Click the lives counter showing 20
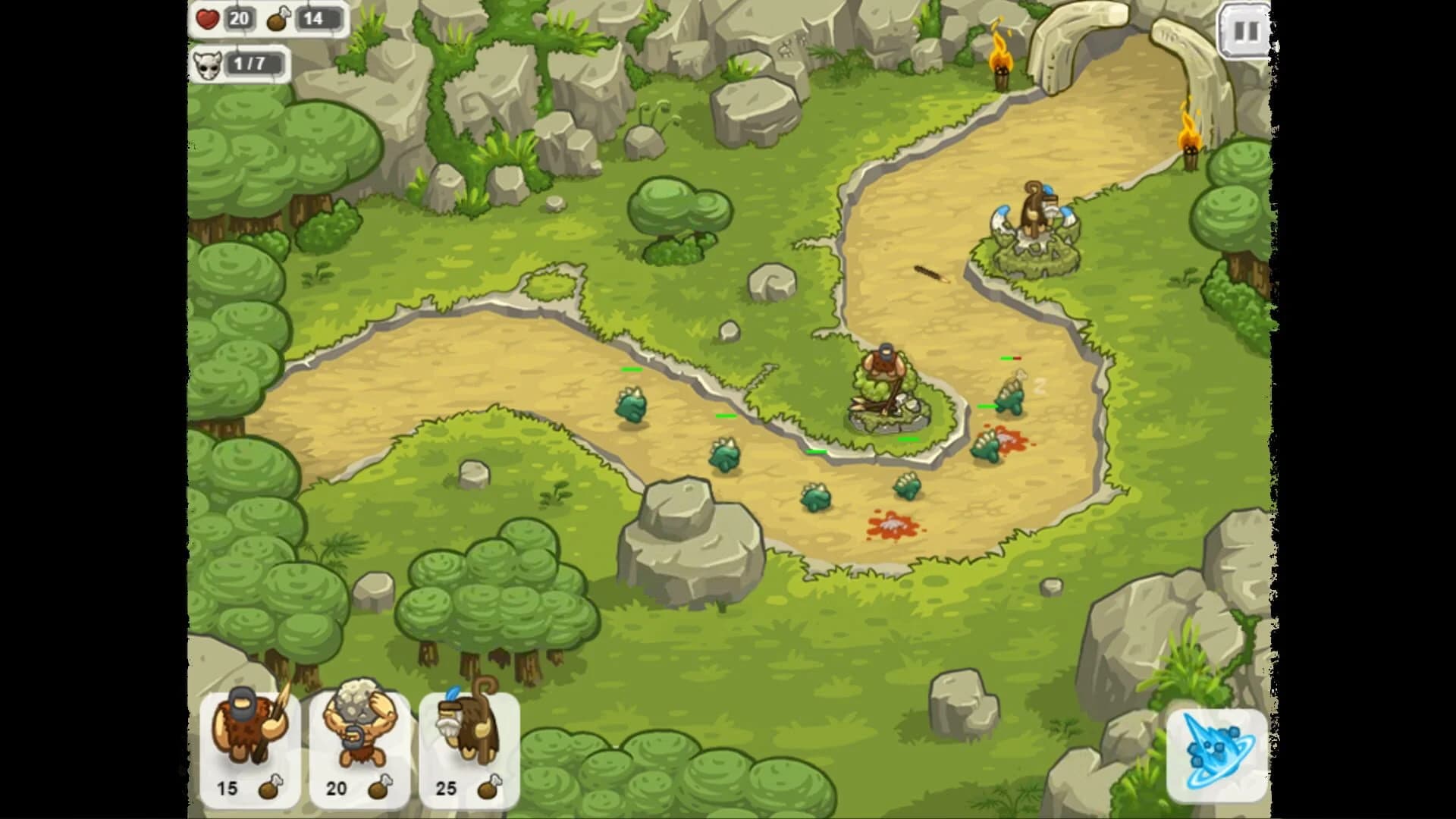 click(239, 20)
